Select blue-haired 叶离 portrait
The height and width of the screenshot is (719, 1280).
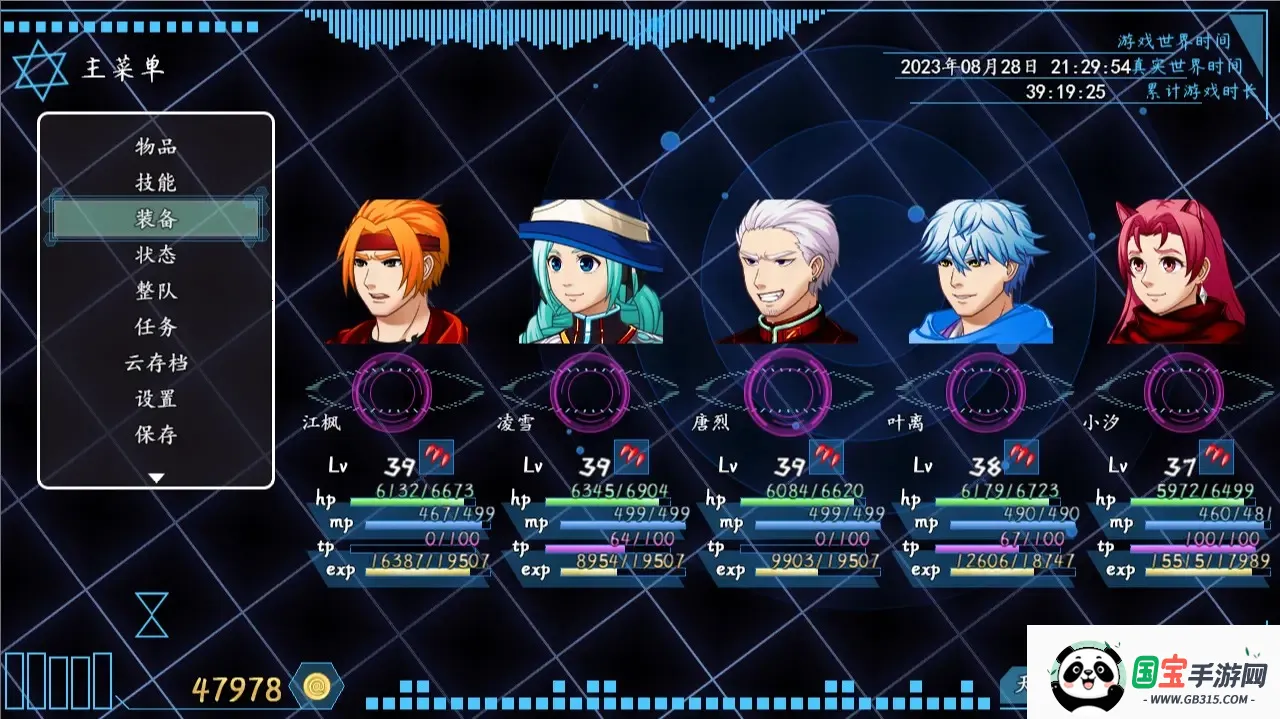point(982,272)
